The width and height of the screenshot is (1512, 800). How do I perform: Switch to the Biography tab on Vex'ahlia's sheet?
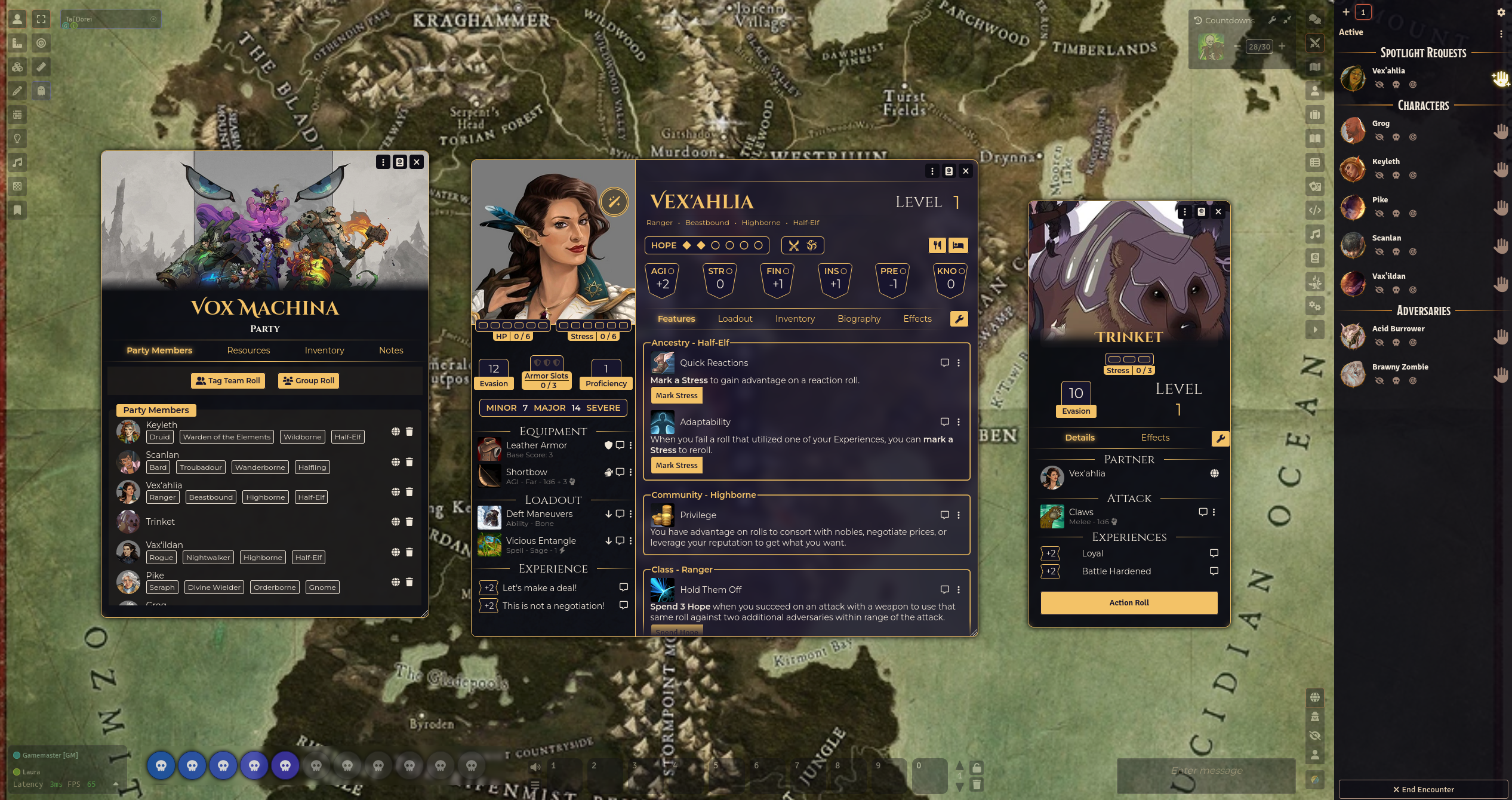point(859,319)
